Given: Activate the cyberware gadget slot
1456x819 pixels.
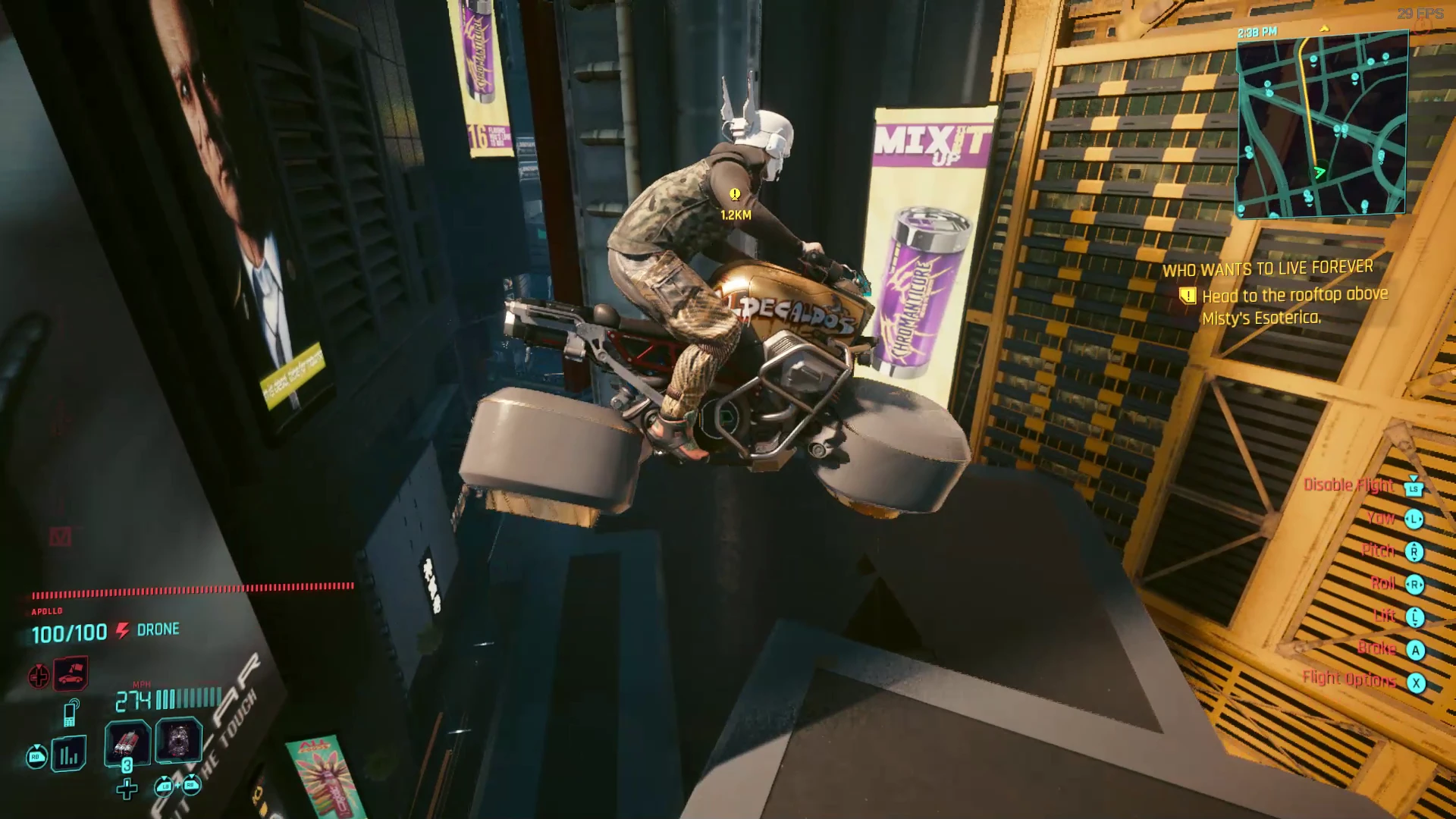Looking at the screenshot, I should pyautogui.click(x=179, y=741).
